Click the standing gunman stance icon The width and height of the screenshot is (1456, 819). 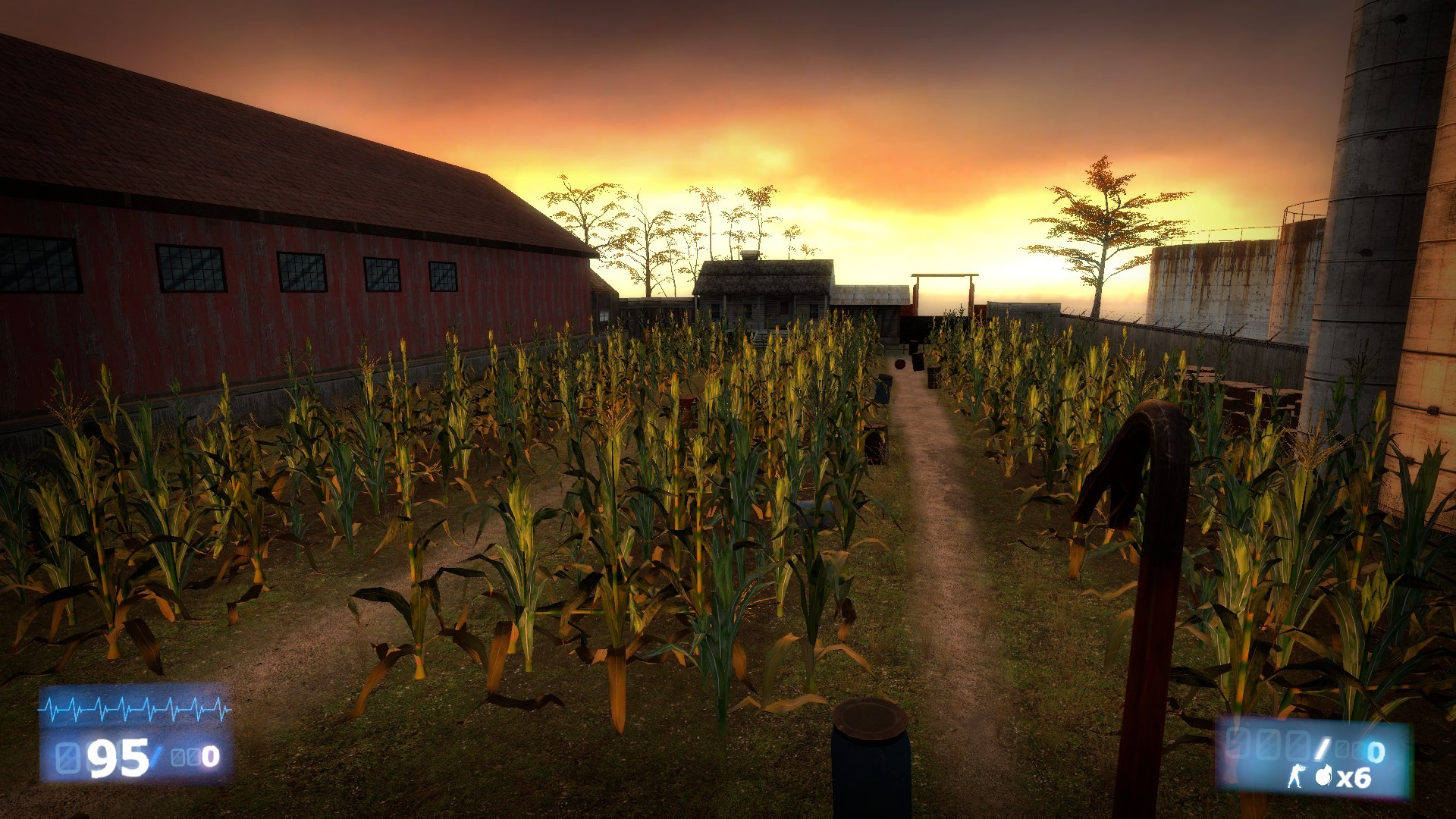tap(1295, 776)
